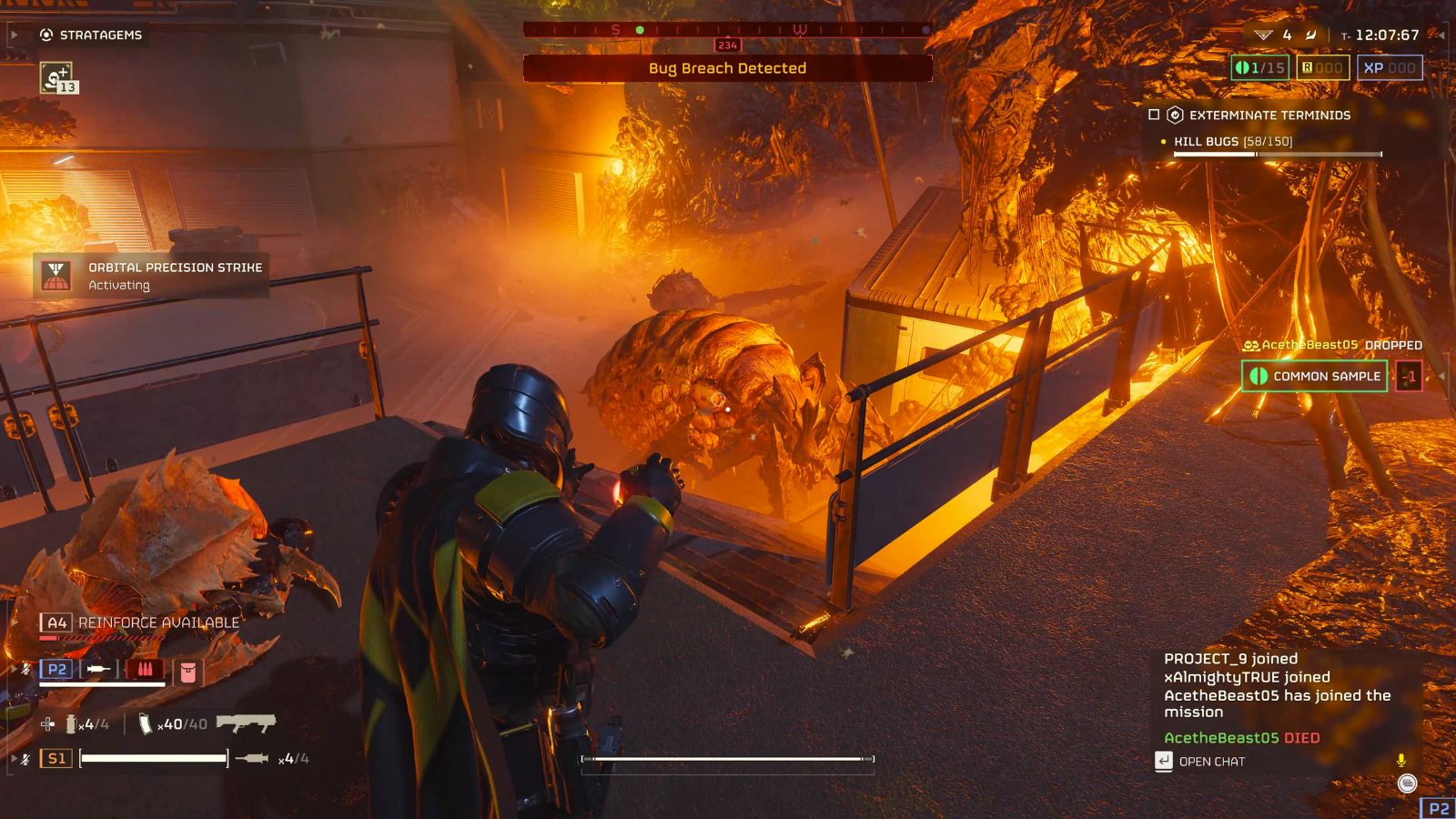
Task: Select the Requisition slips R icon
Action: point(1308,67)
